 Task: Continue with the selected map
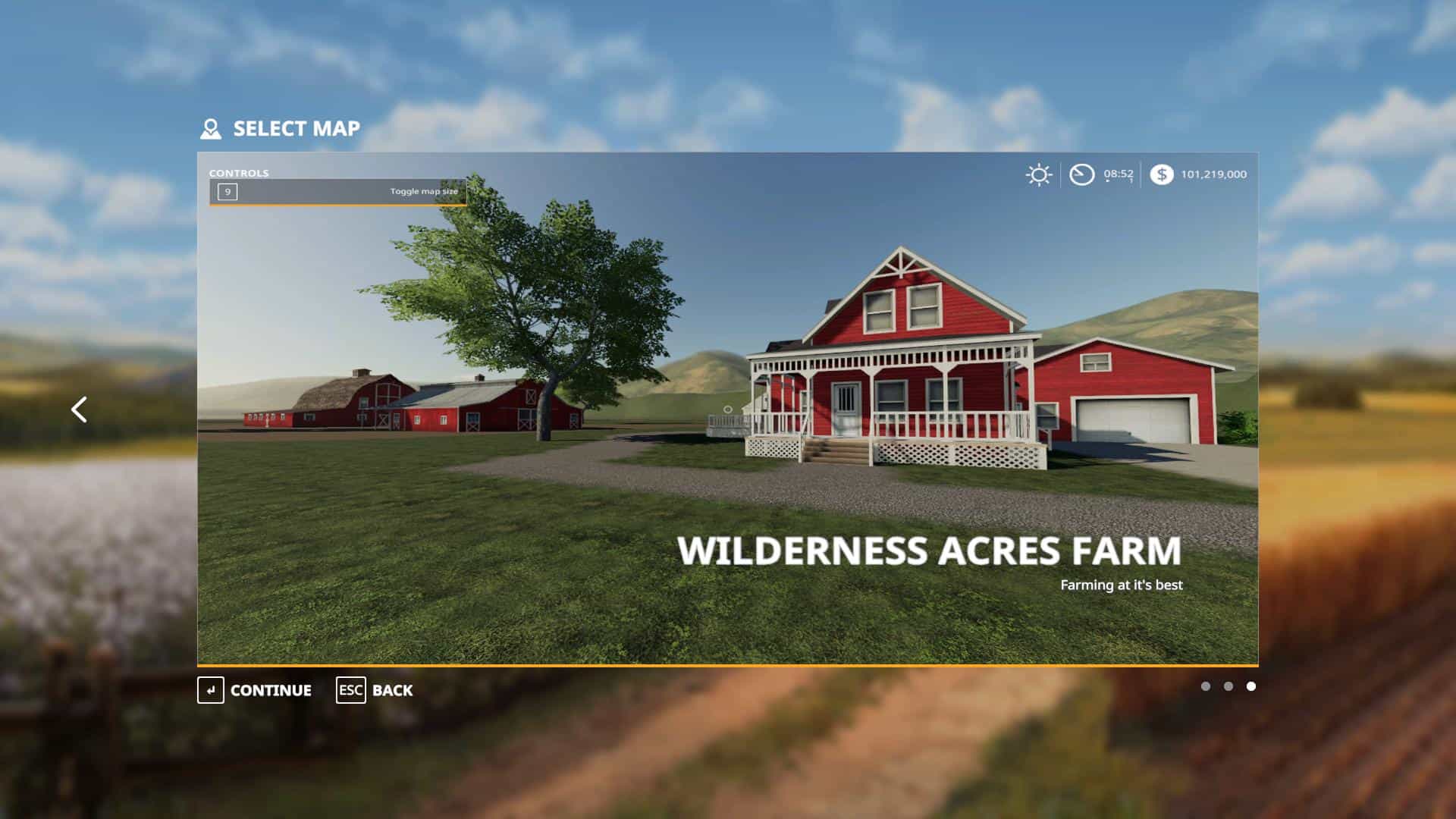255,690
